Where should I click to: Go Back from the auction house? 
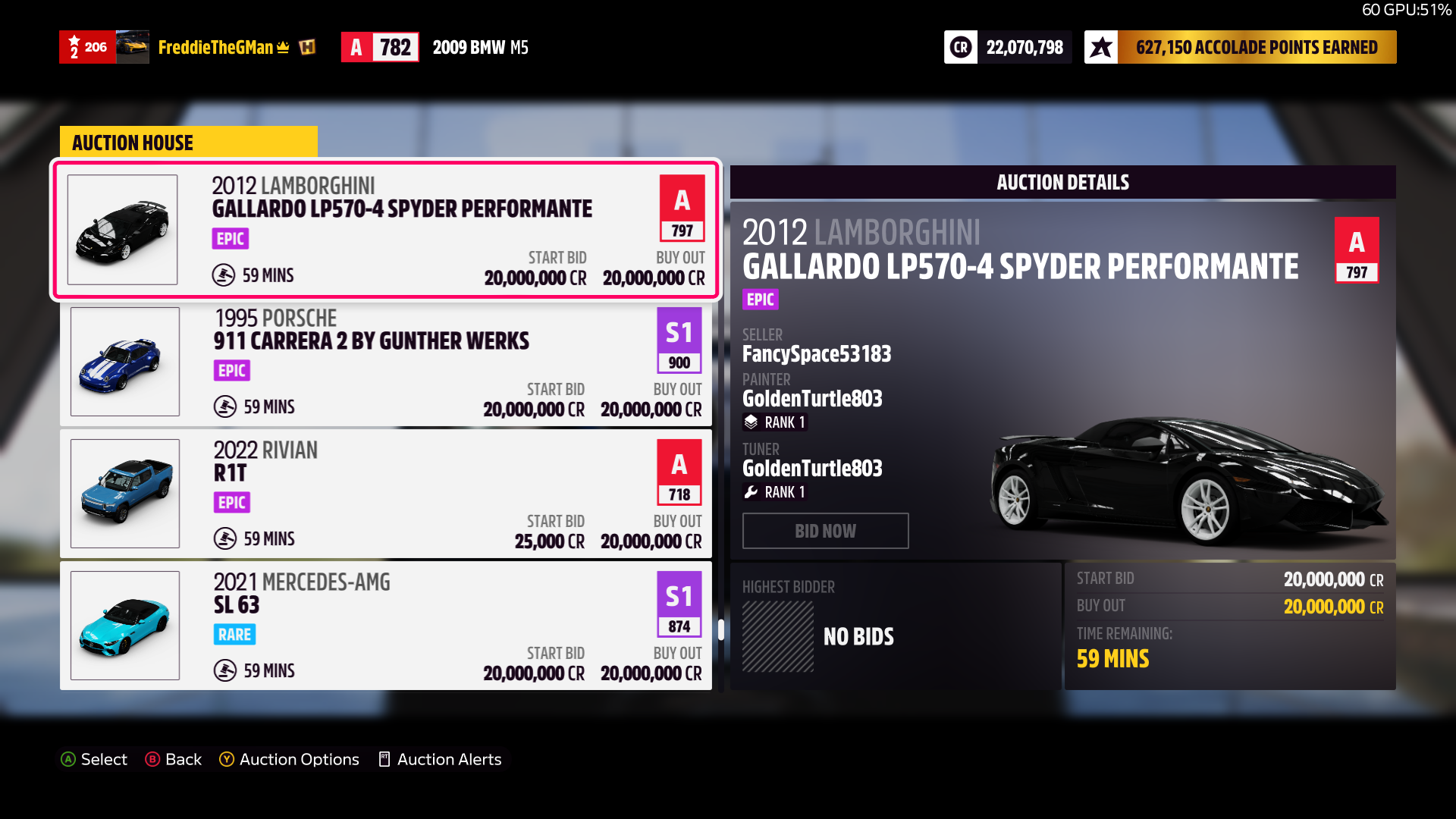coord(174,759)
